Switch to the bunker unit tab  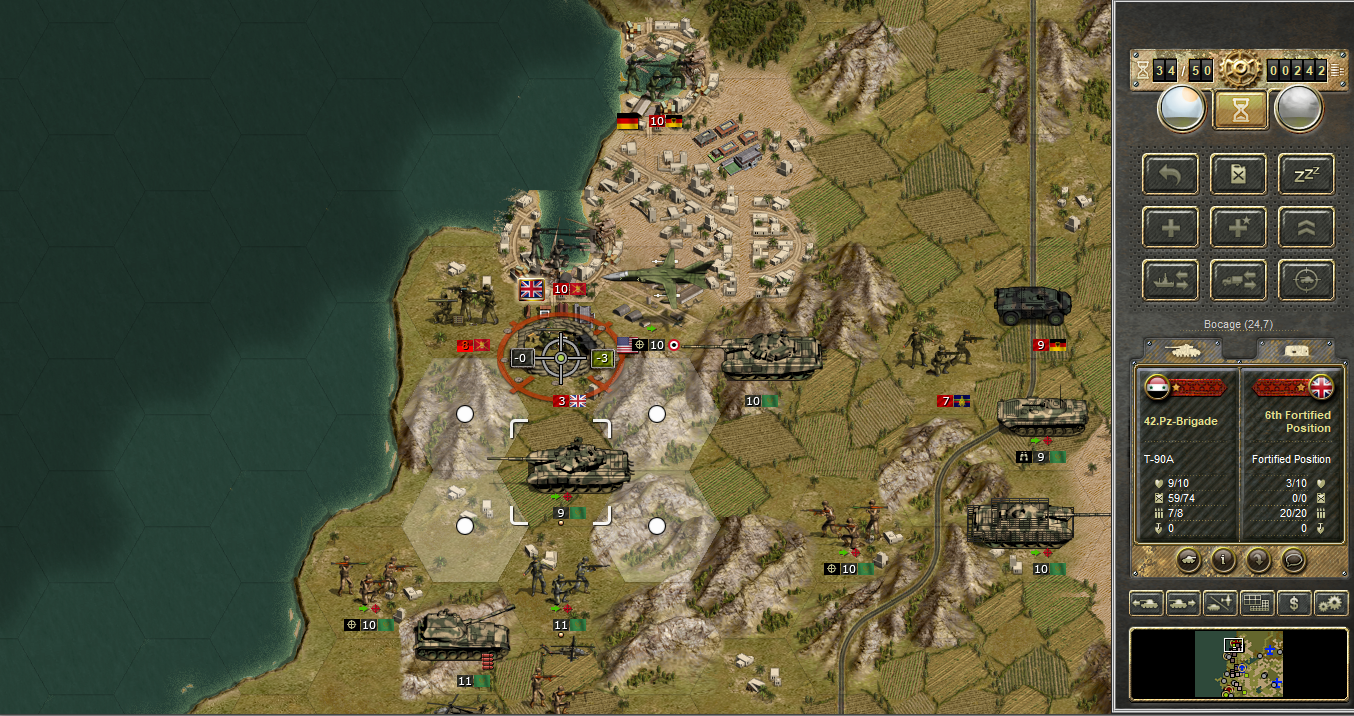coord(1295,348)
